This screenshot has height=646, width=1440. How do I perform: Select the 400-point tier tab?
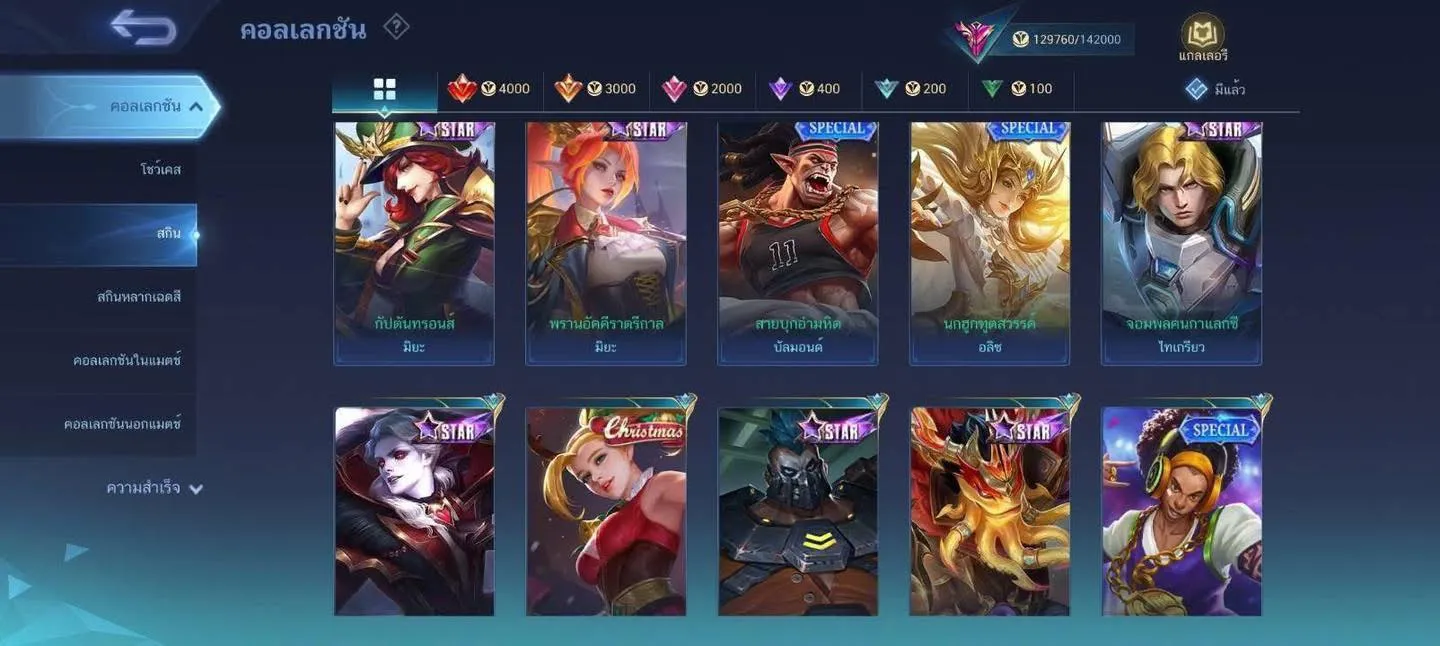(x=805, y=89)
